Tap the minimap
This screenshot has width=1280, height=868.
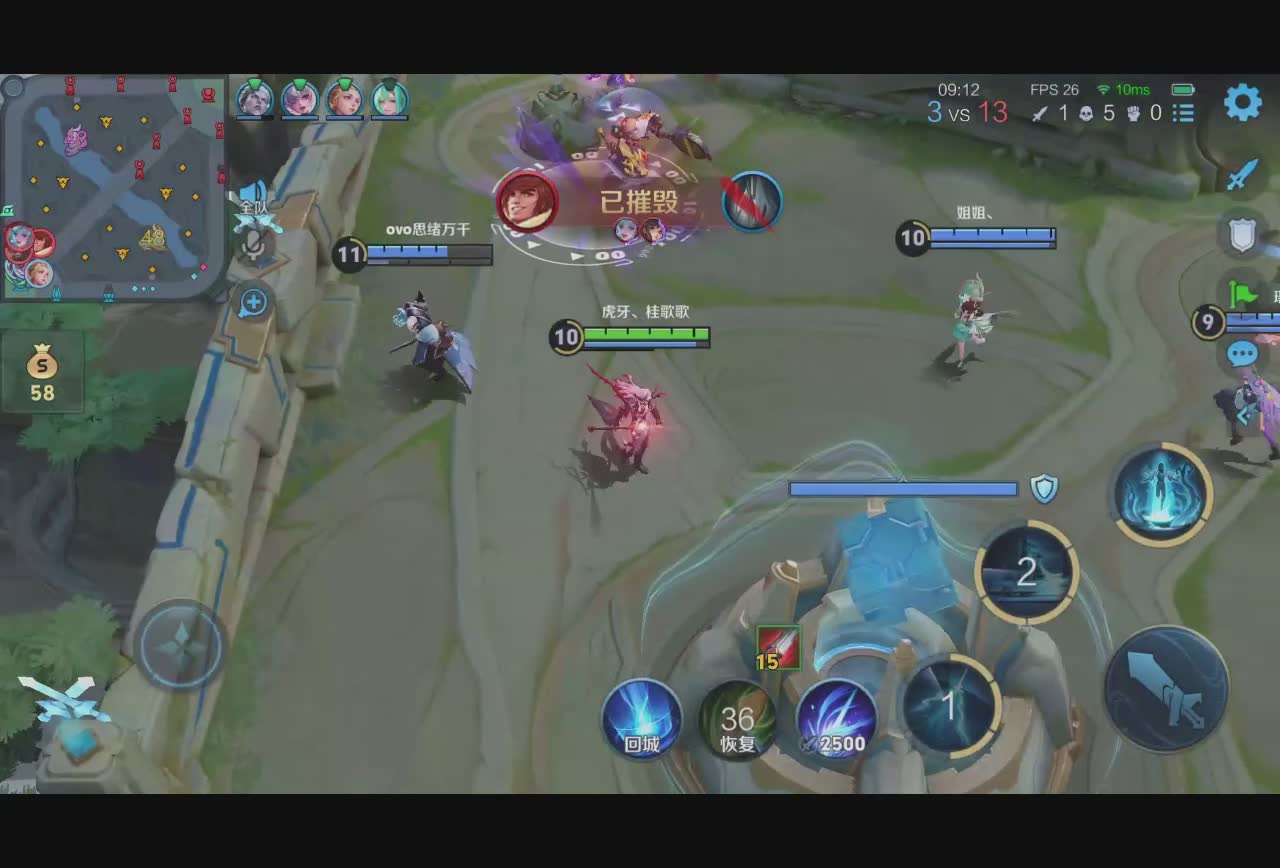(x=112, y=187)
